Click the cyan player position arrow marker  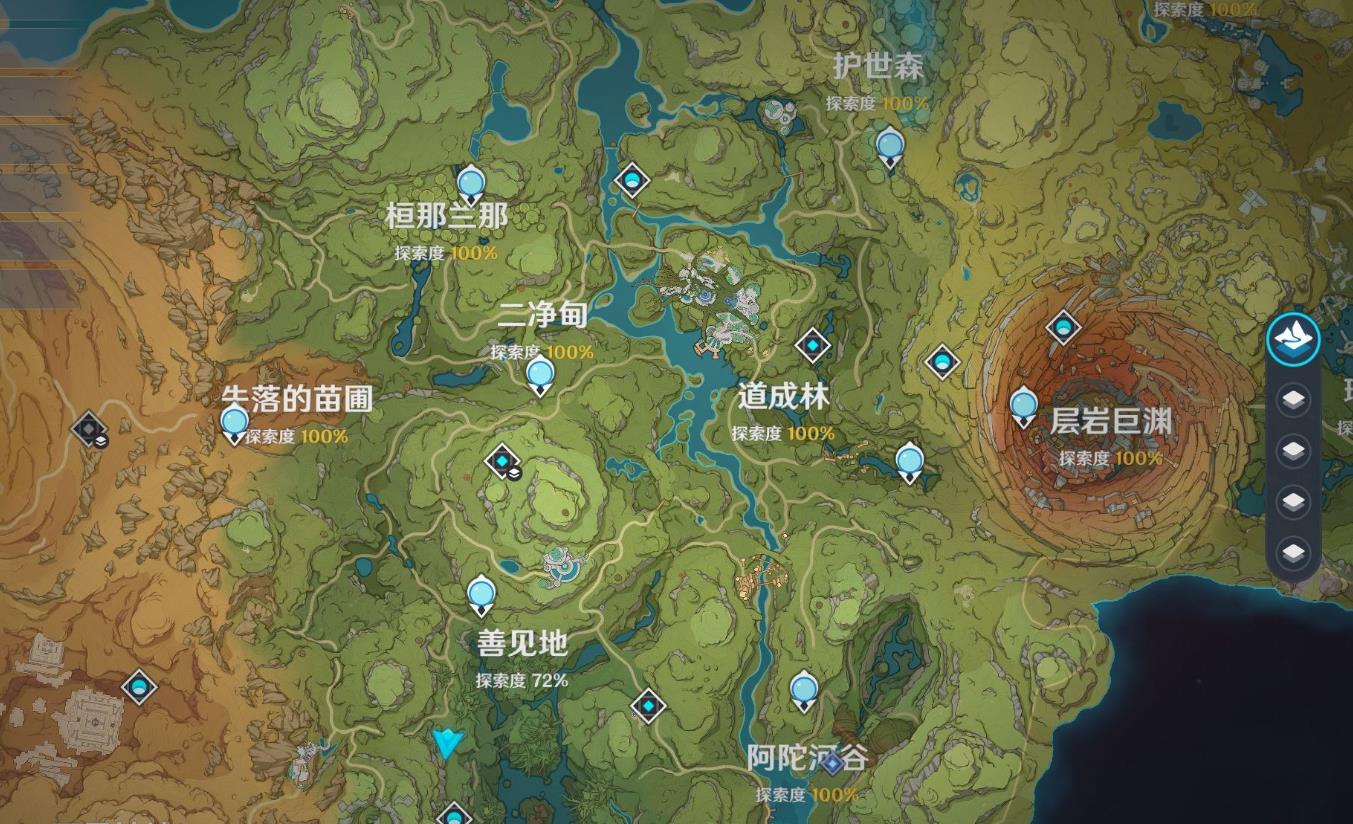[448, 744]
